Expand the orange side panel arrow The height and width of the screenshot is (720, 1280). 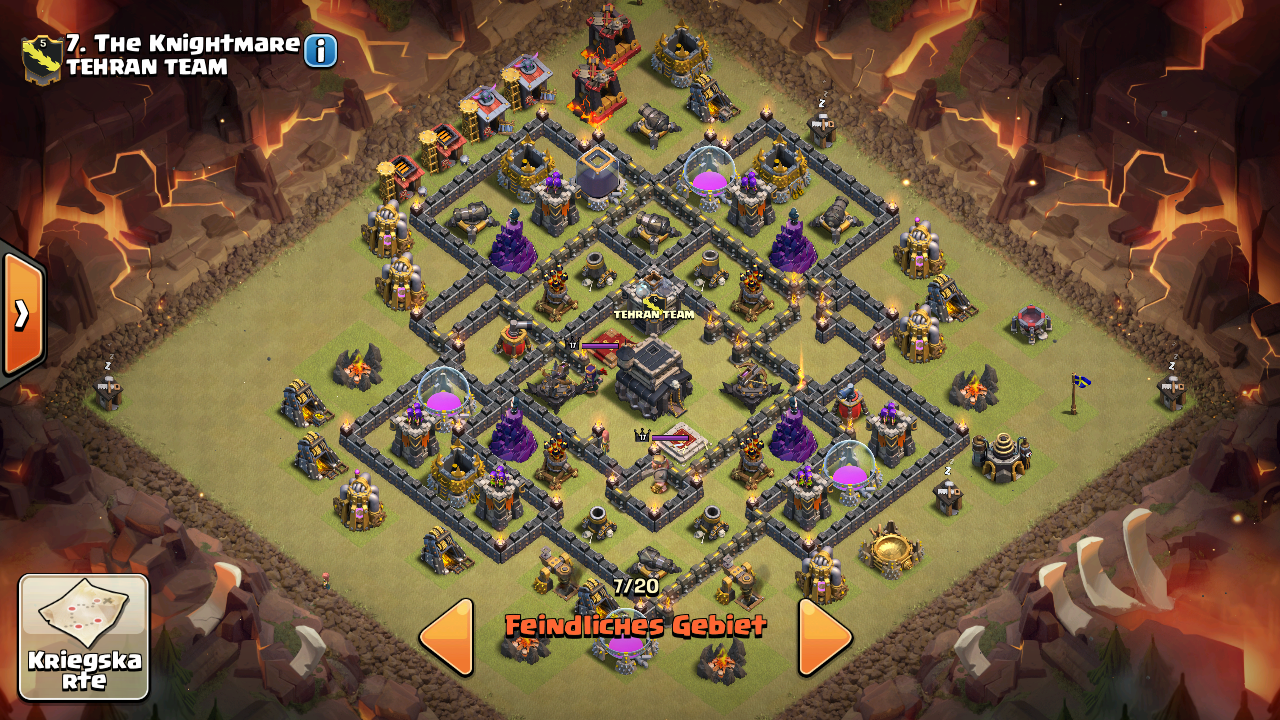tap(21, 314)
